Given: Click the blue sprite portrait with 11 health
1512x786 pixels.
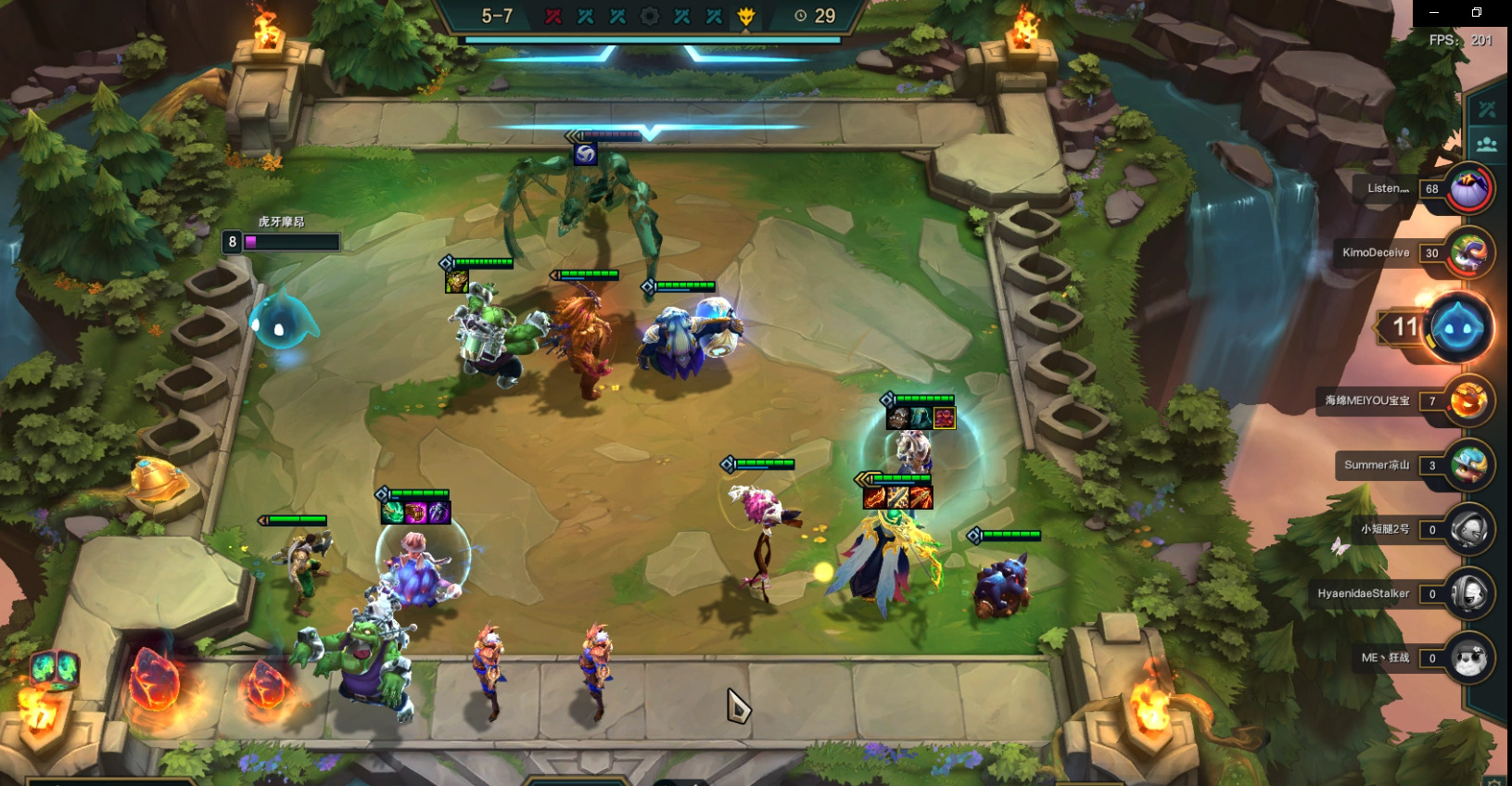Looking at the screenshot, I should click(x=1457, y=327).
